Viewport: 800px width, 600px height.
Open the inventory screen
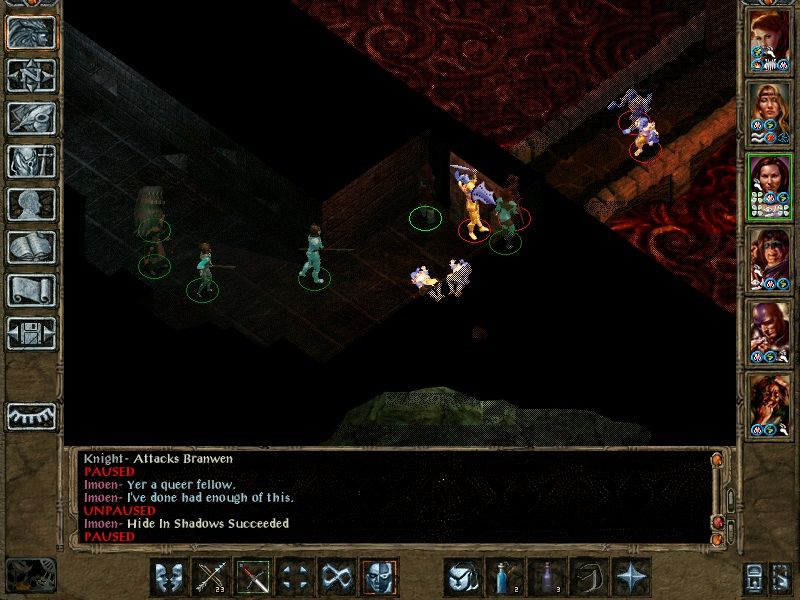click(31, 161)
